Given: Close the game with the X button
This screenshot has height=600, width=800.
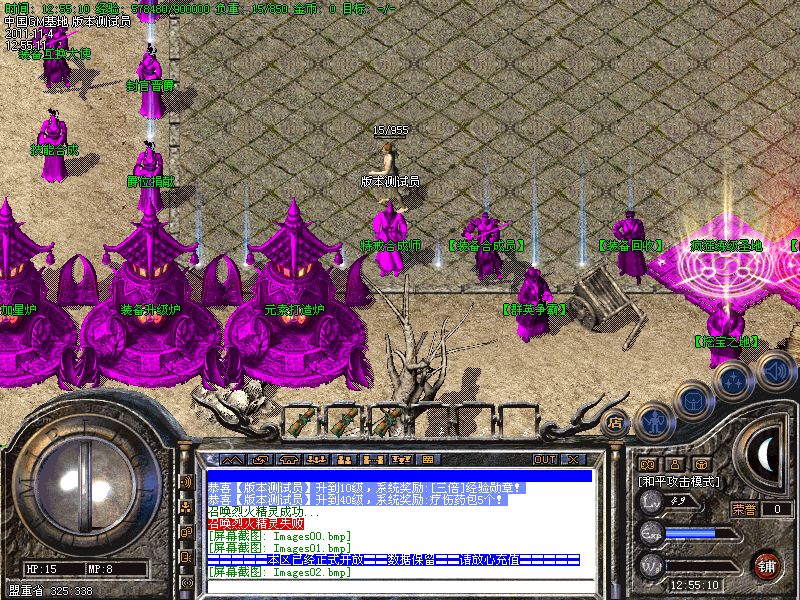Looking at the screenshot, I should pos(573,459).
